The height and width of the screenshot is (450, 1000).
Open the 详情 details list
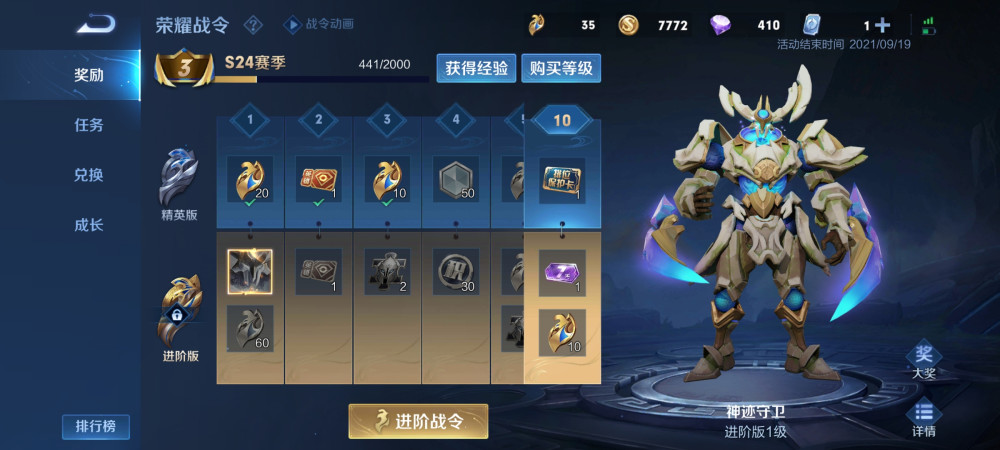(923, 418)
